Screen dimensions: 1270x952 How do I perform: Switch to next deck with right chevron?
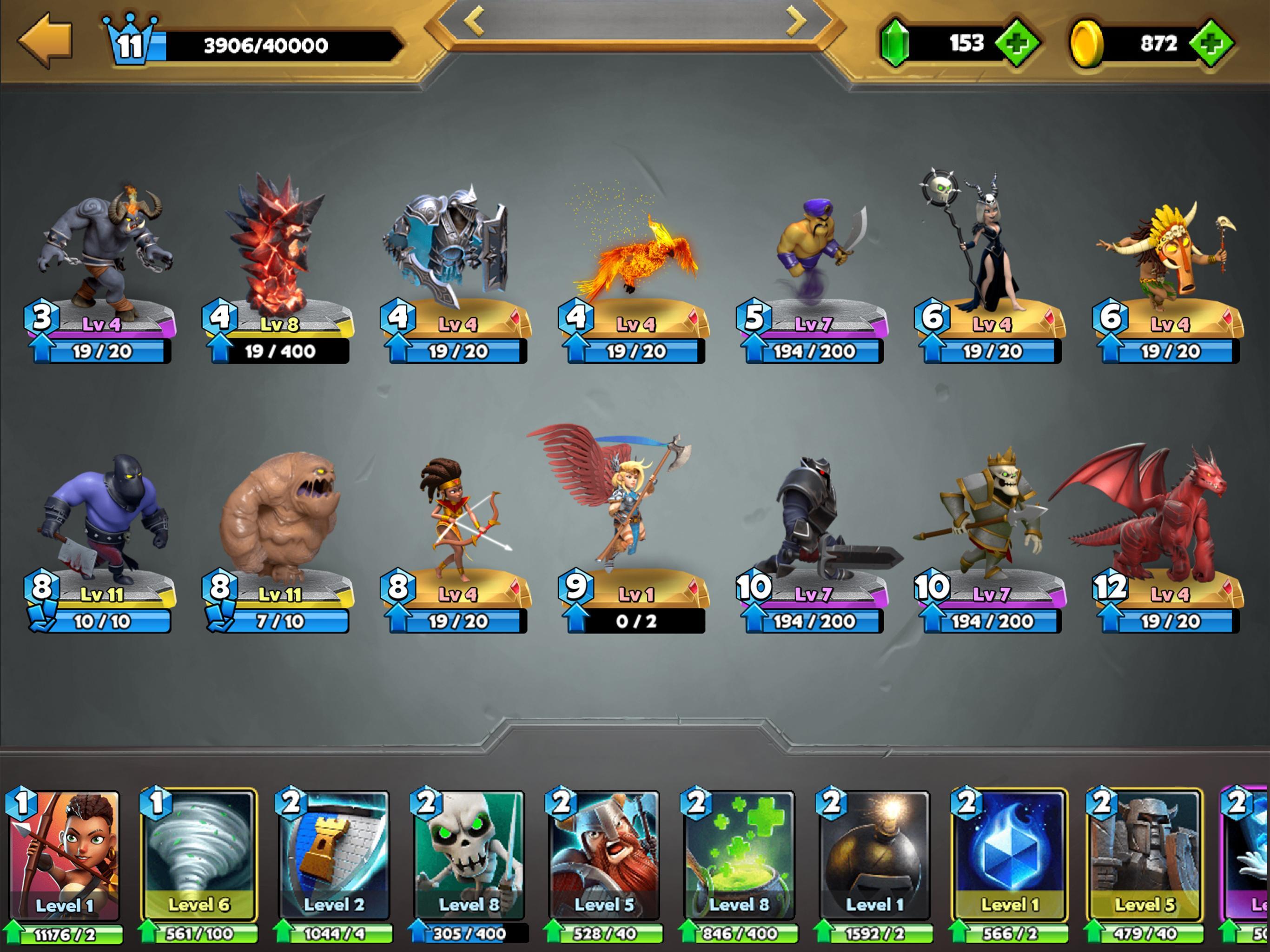(x=796, y=21)
